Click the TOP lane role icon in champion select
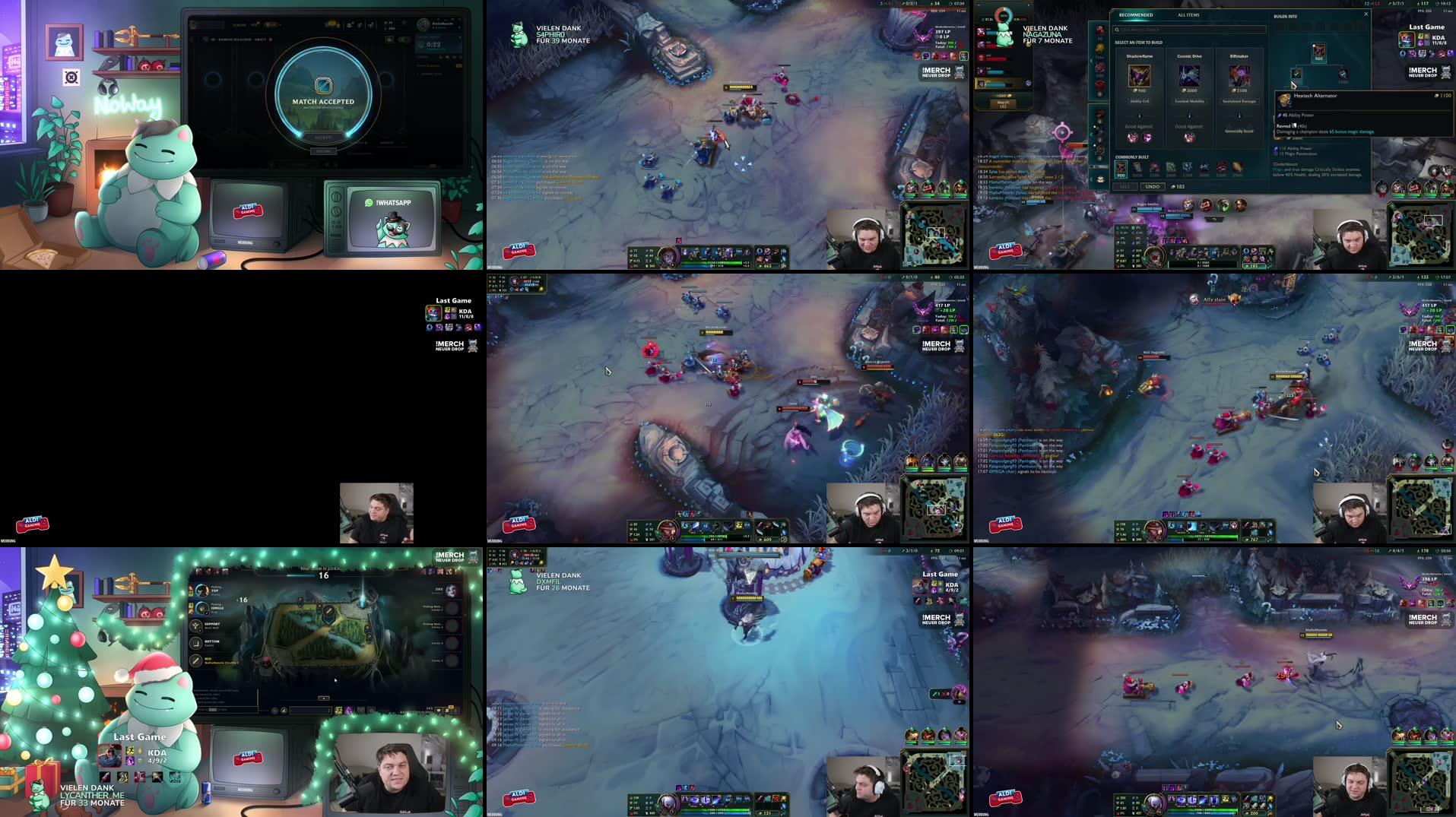The height and width of the screenshot is (817, 1456). 201,591
